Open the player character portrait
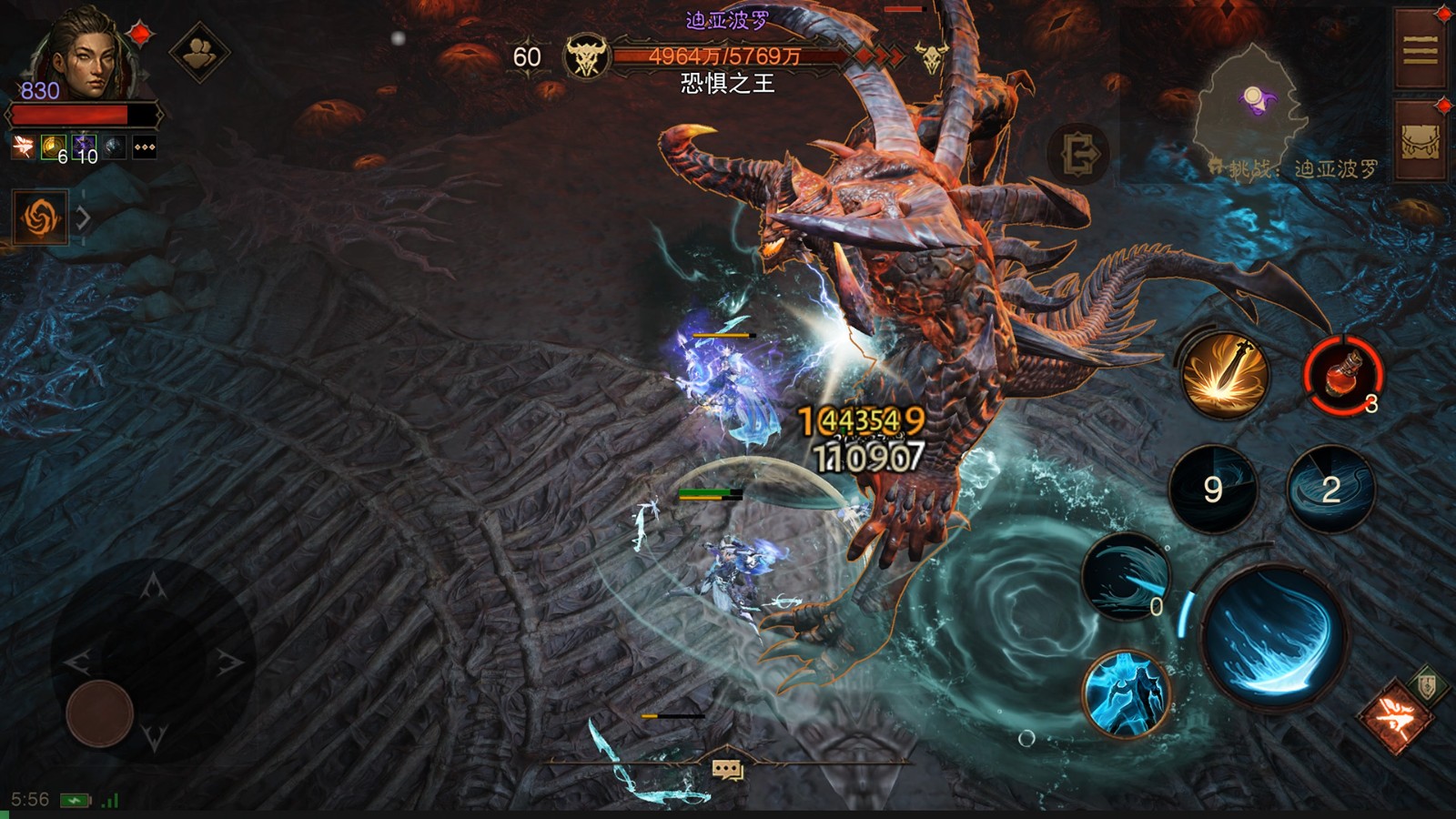 82,56
